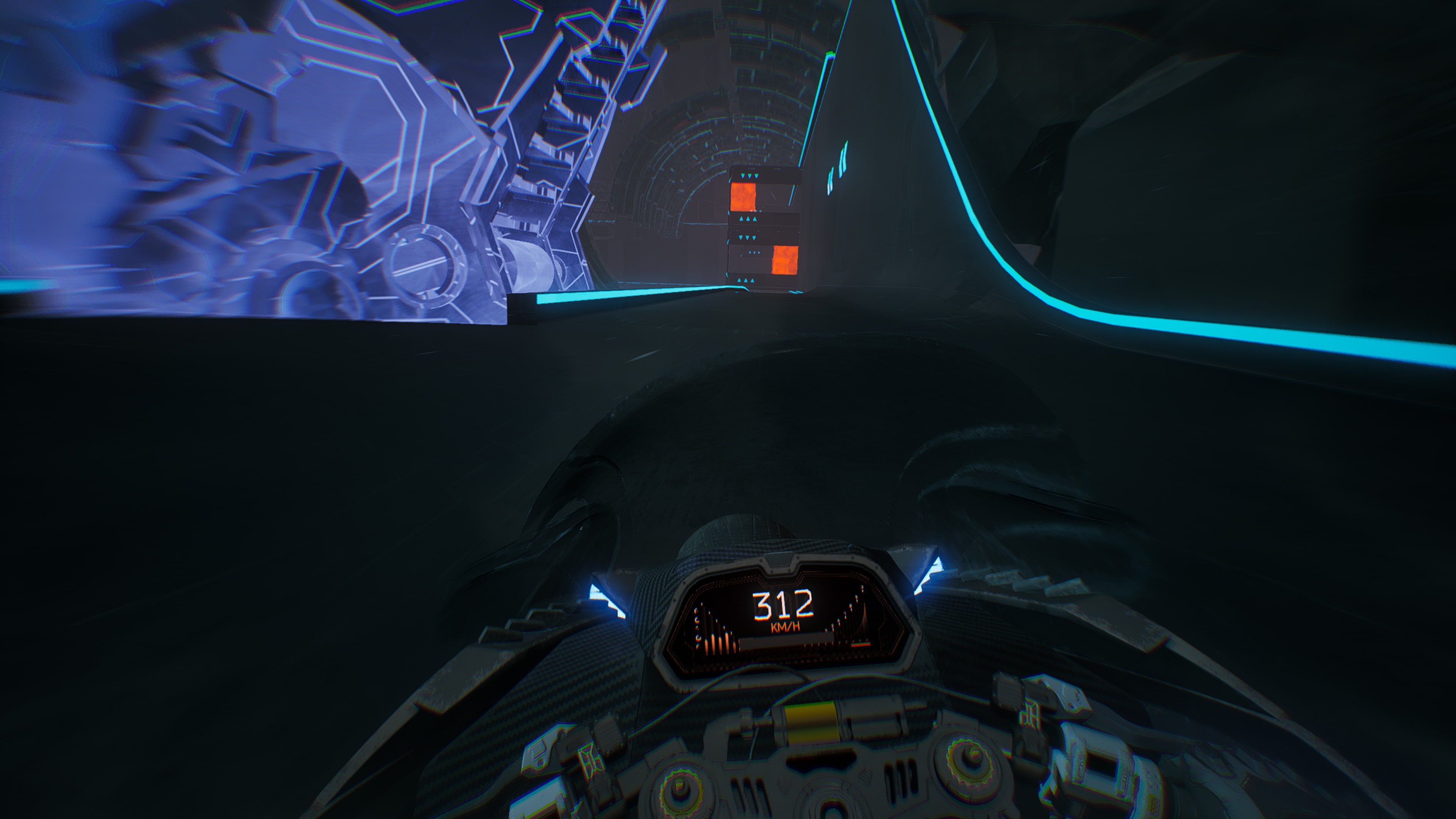Click the downward cyan triangle arrows above the hazard panel

tap(749, 176)
